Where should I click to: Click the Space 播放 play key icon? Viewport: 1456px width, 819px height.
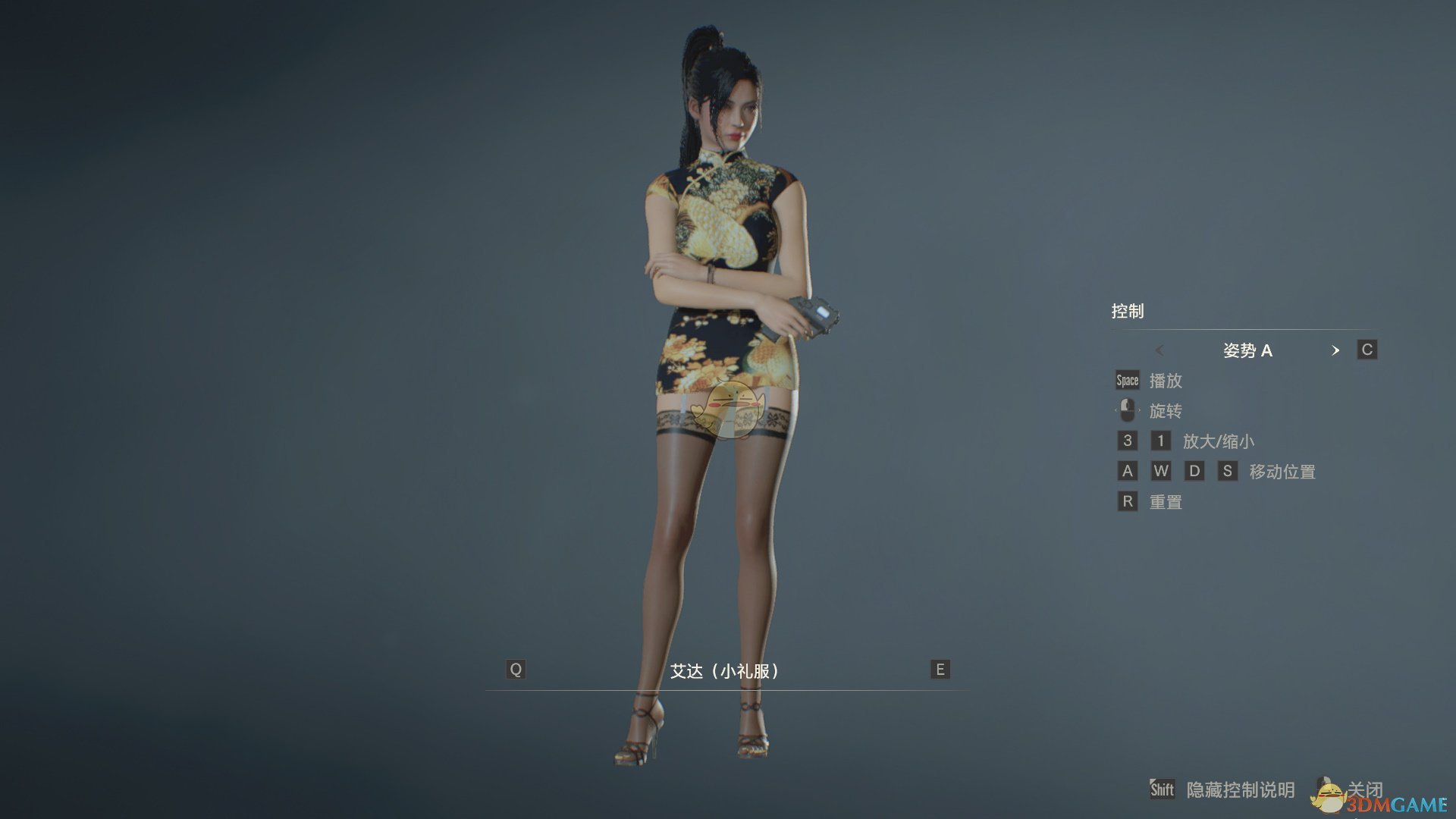(x=1127, y=381)
